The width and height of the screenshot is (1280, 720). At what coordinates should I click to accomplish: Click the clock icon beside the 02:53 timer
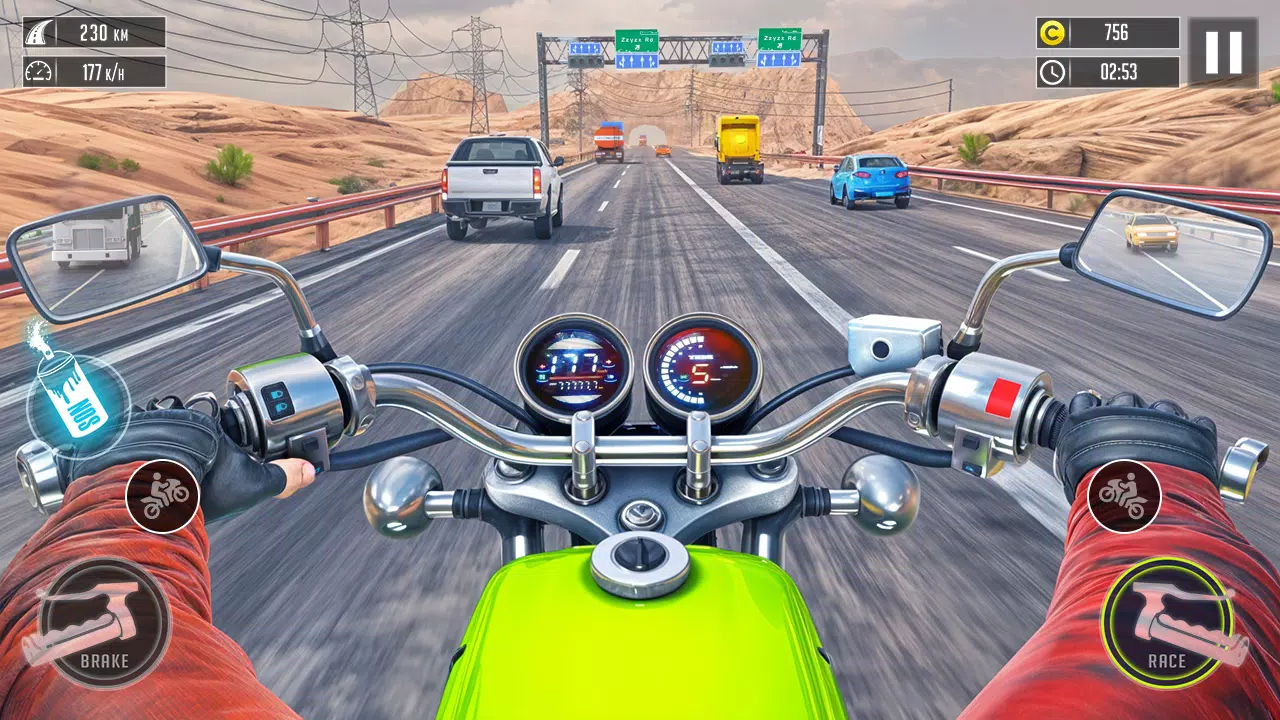(x=1051, y=72)
